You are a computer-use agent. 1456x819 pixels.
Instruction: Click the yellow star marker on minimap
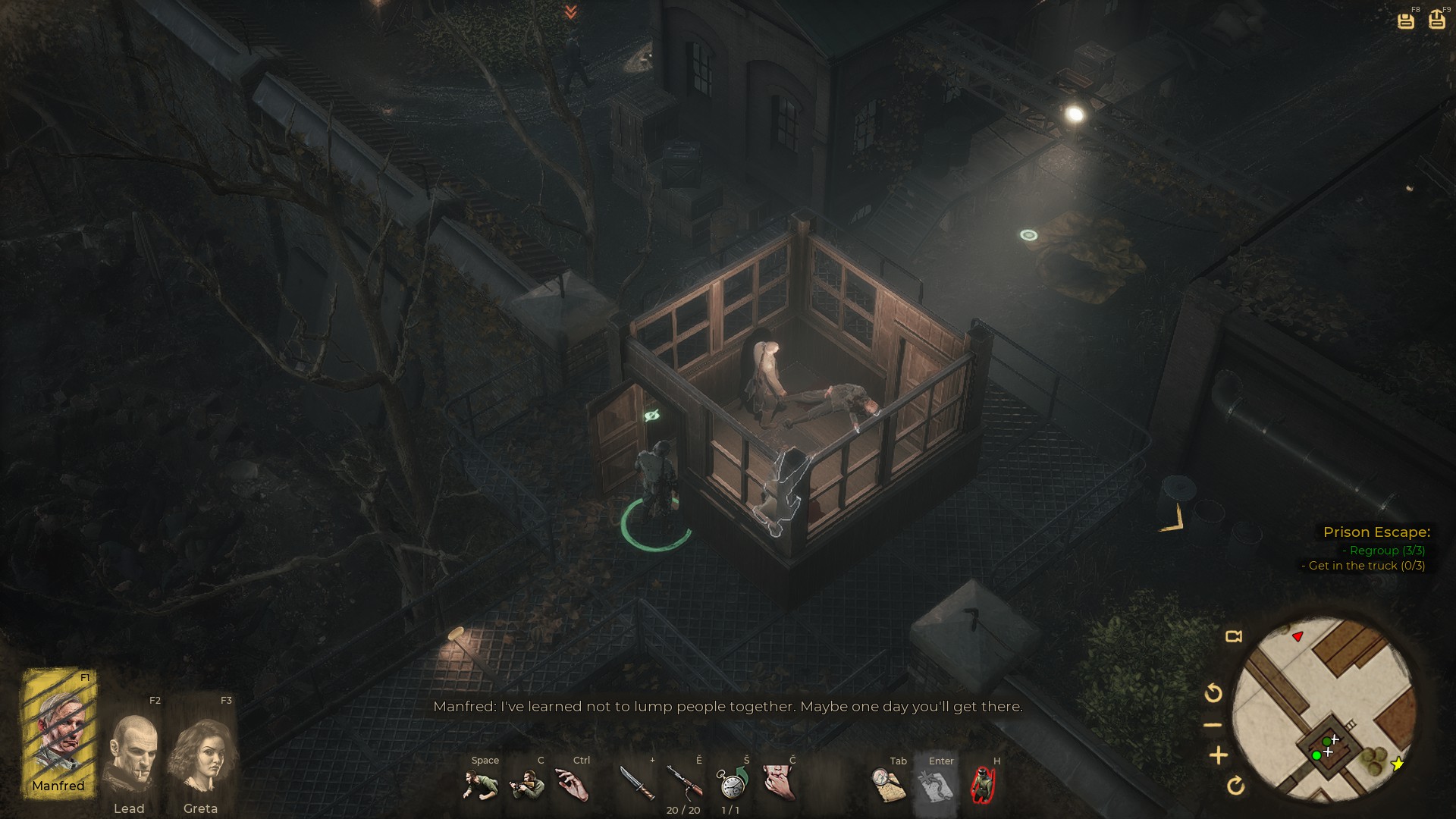click(1398, 764)
